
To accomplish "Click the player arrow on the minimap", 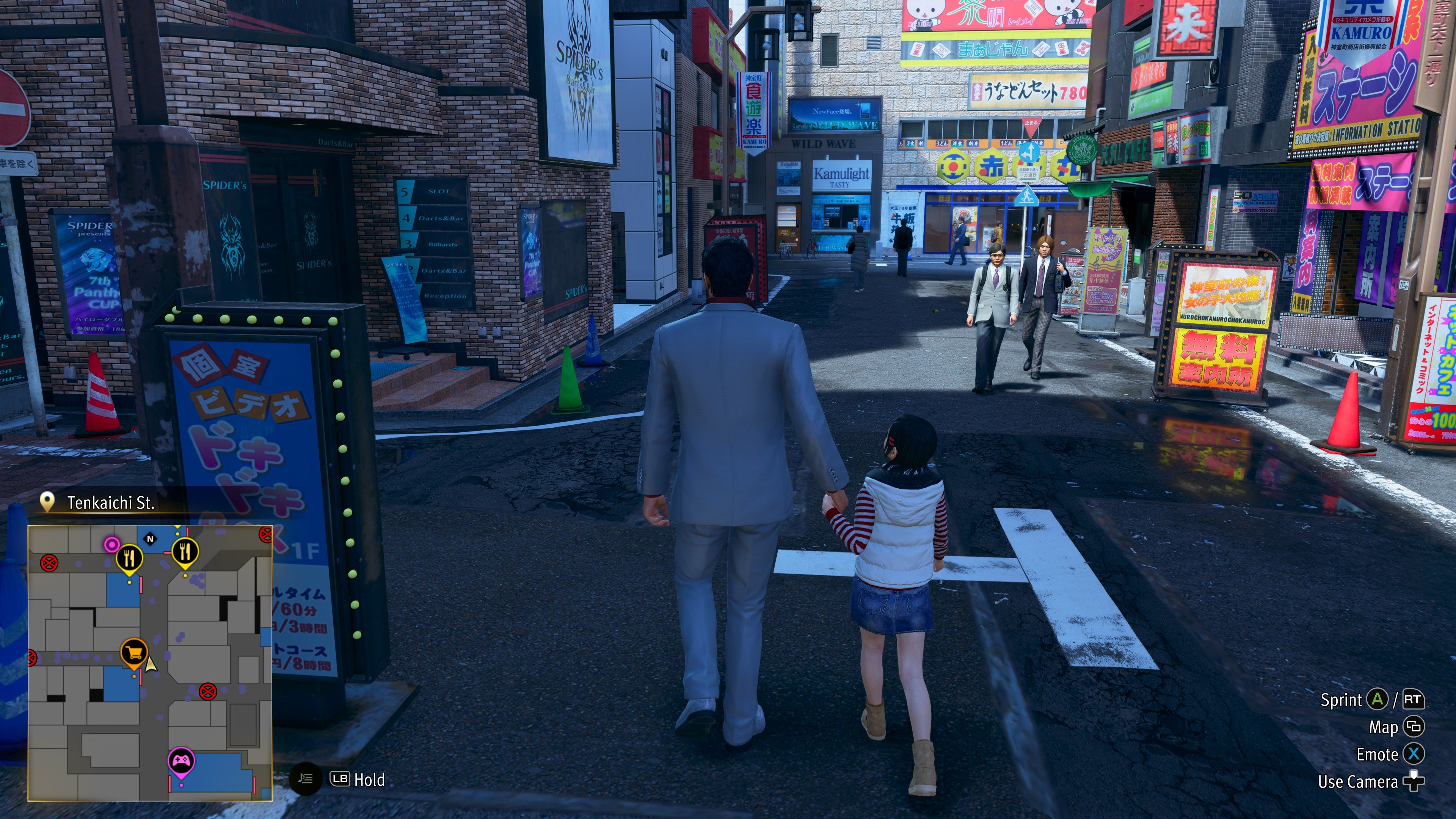I will 151,664.
